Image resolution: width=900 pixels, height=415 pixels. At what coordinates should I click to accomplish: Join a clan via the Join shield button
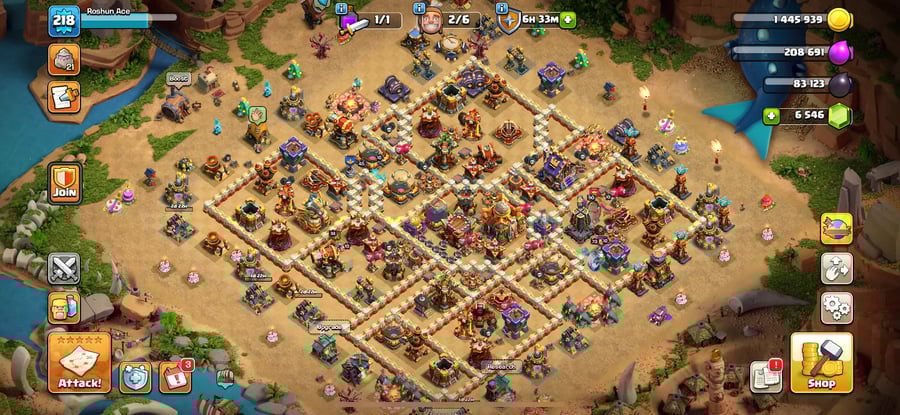click(x=65, y=184)
